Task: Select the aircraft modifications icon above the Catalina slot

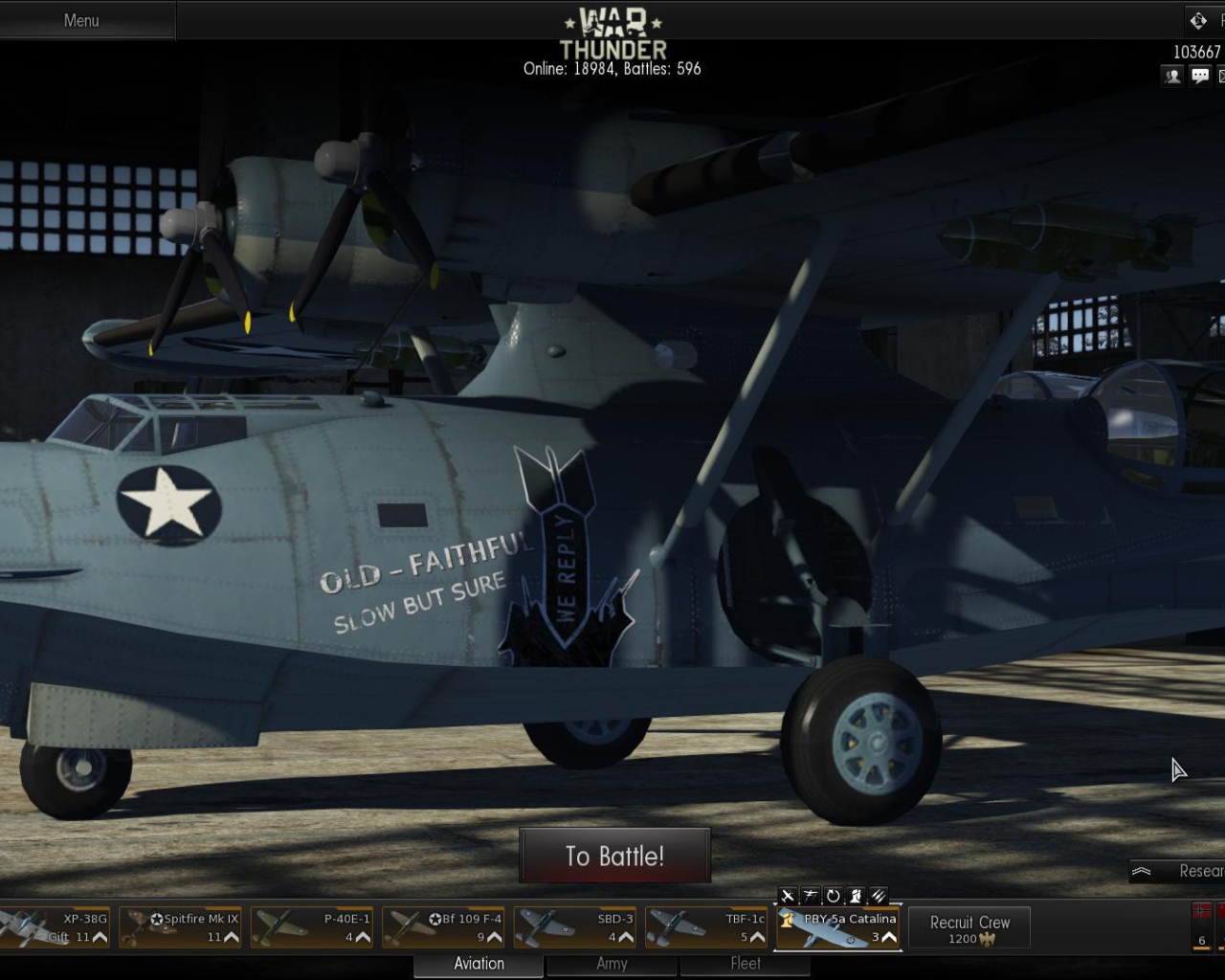Action: point(787,897)
